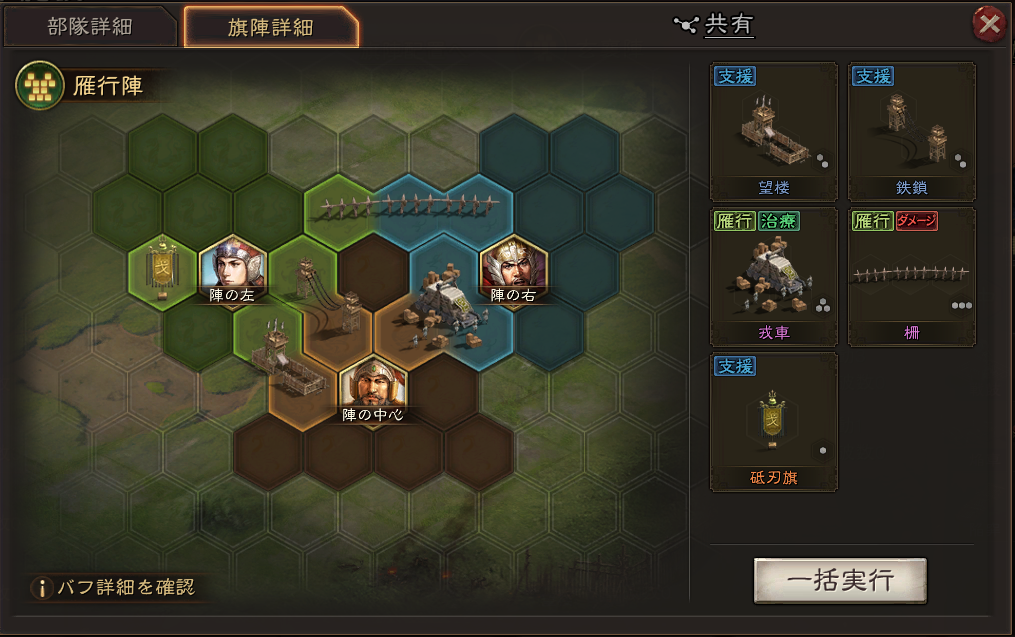This screenshot has width=1015, height=637.
Task: Share the formation via 共有
Action: point(718,25)
